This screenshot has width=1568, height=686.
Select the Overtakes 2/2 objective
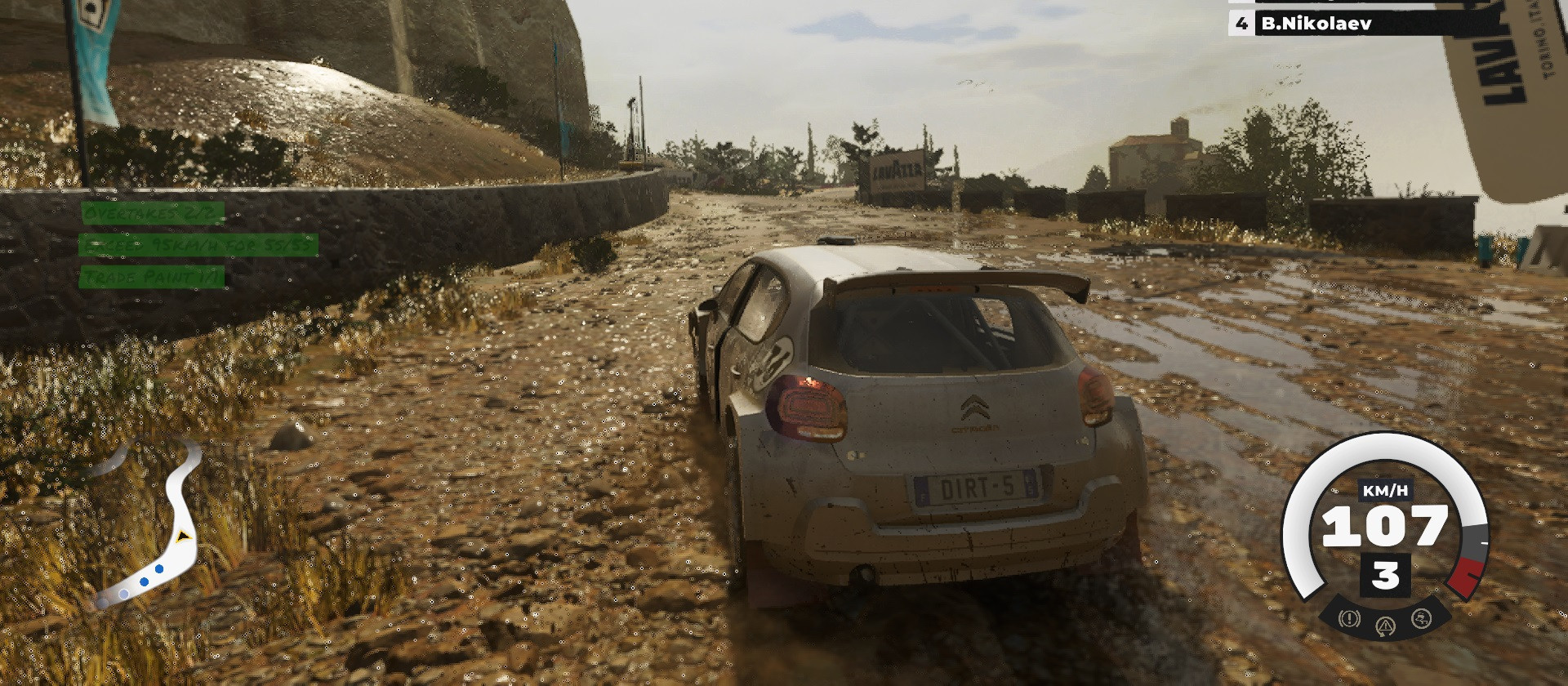(x=153, y=213)
